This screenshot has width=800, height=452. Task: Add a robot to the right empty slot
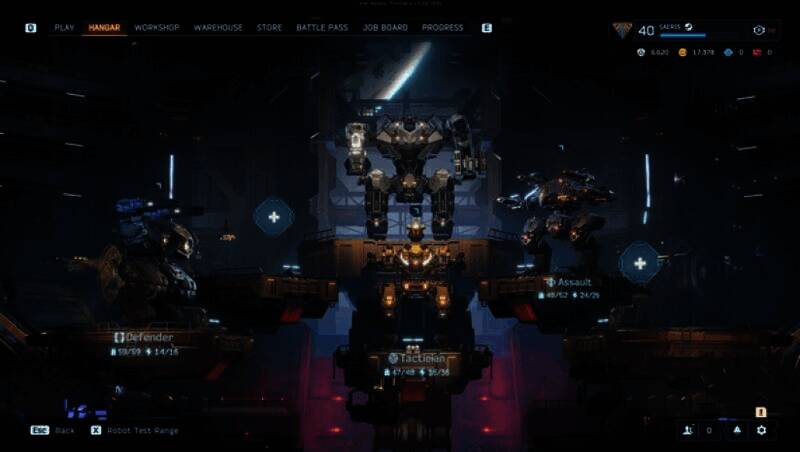639,263
